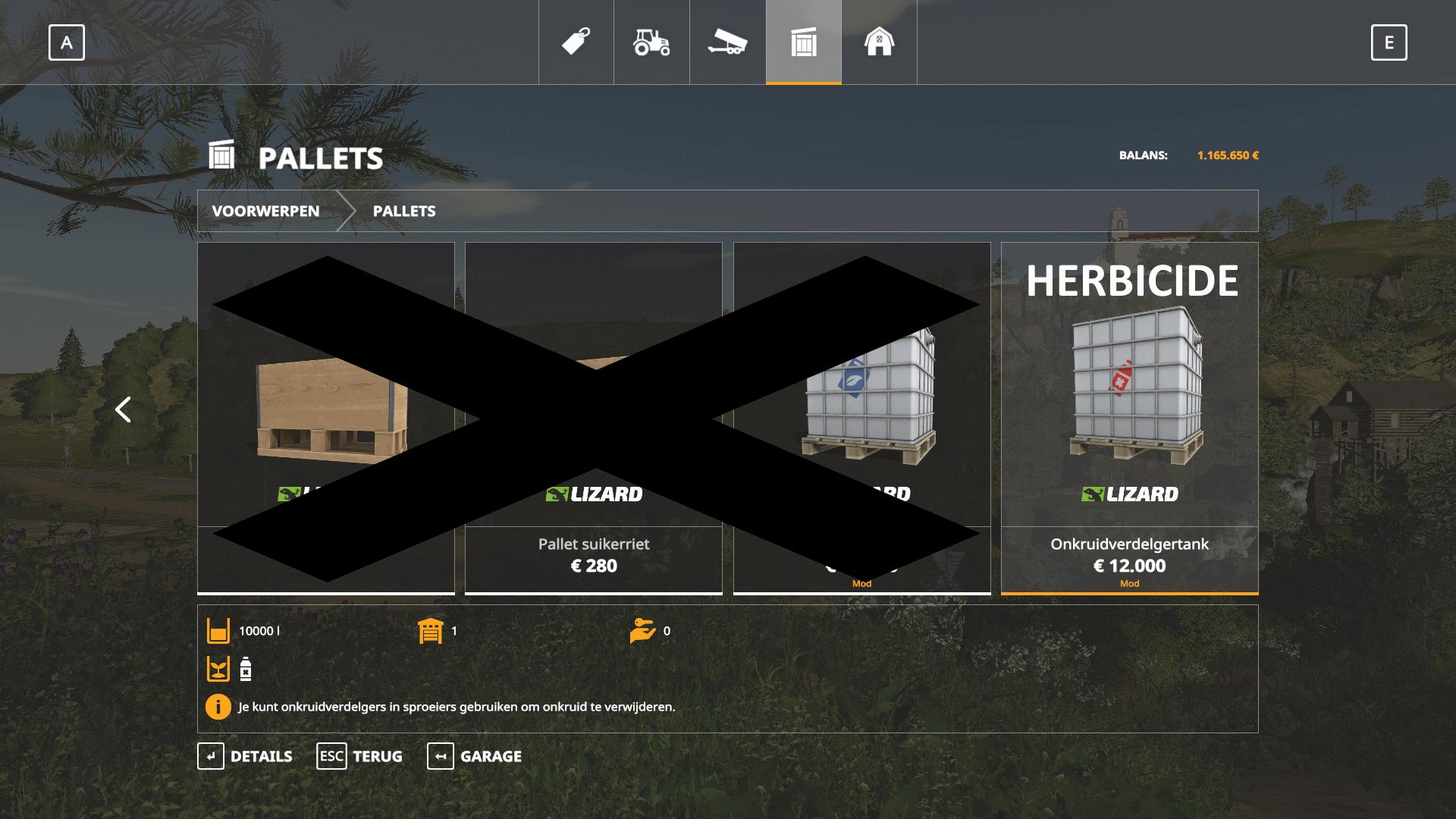Select the Onkruidverdelgertank herbicide item
1456x819 pixels.
(1129, 417)
